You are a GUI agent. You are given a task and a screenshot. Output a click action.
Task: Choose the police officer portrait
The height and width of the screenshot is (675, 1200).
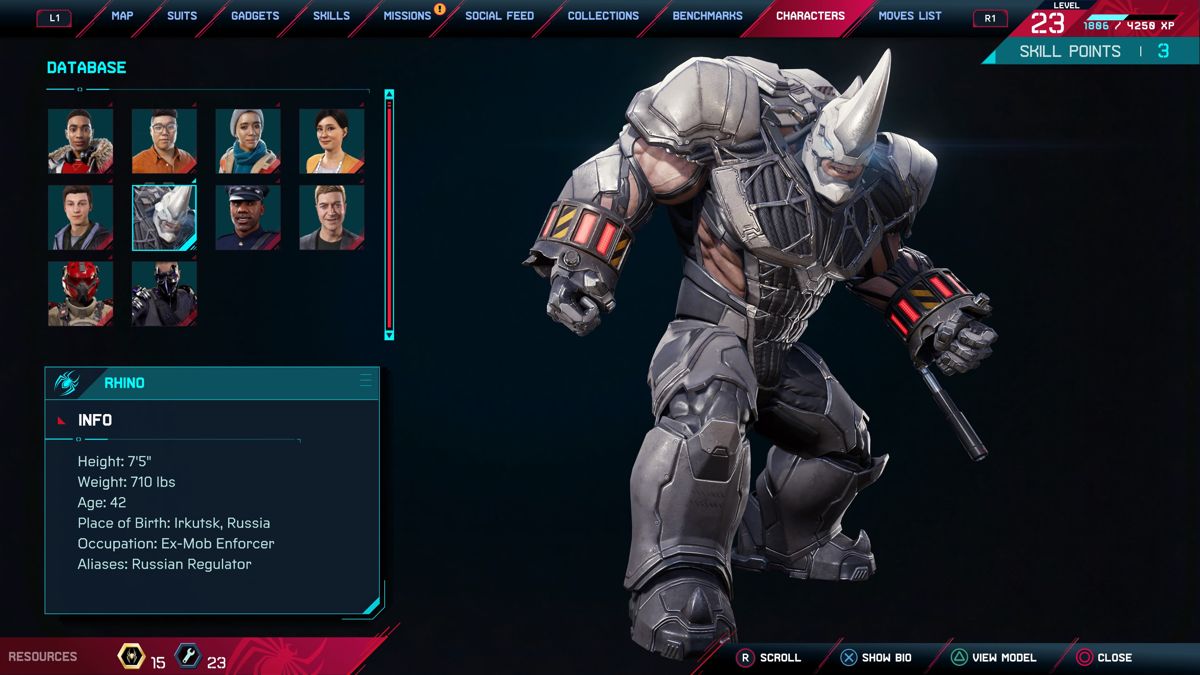[248, 217]
